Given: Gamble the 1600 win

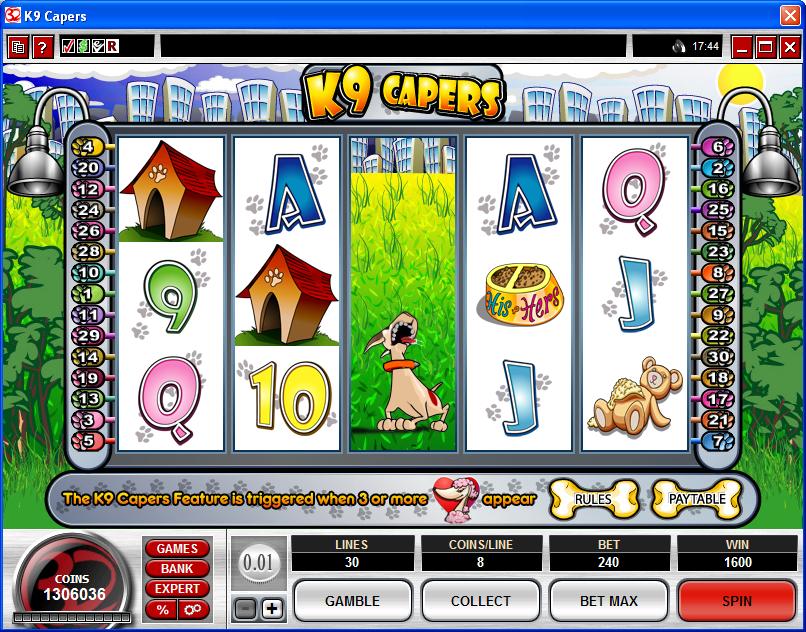Looking at the screenshot, I should pyautogui.click(x=352, y=600).
